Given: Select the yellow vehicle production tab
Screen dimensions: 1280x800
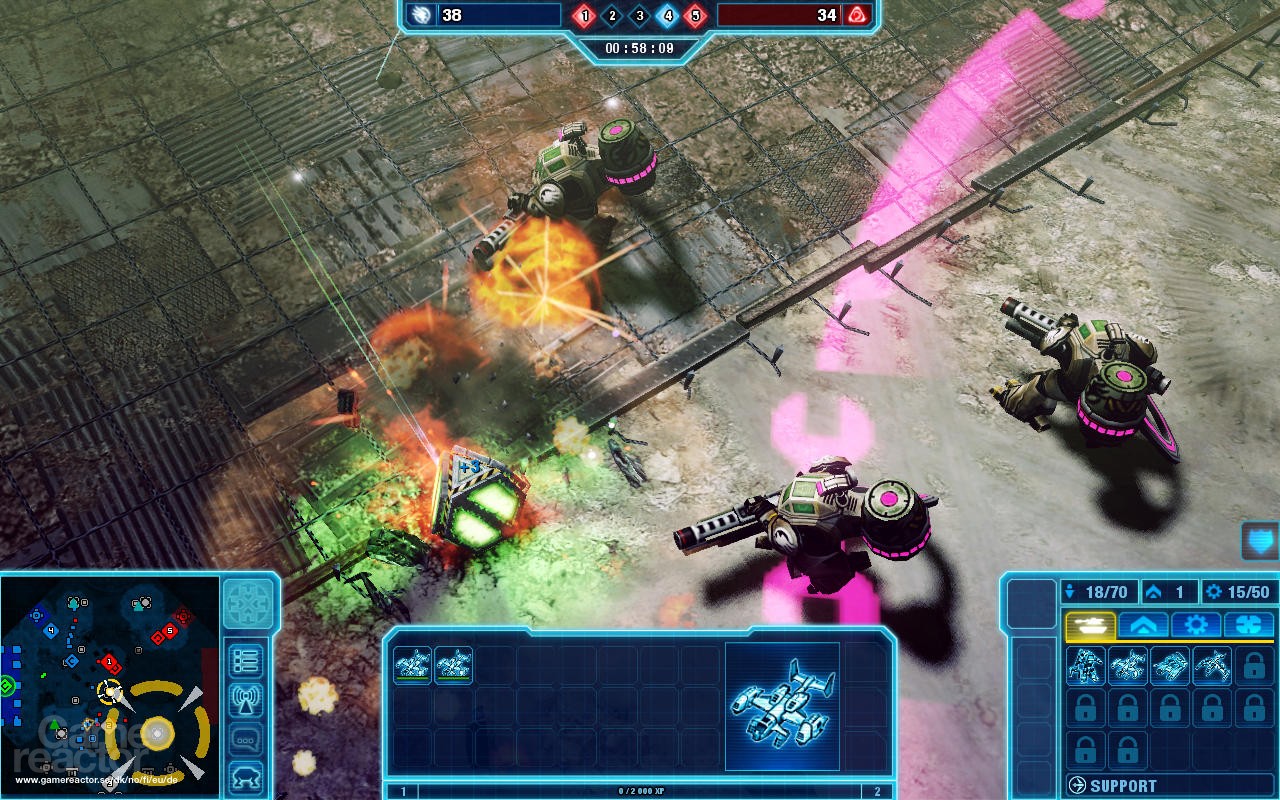Looking at the screenshot, I should (x=1090, y=624).
